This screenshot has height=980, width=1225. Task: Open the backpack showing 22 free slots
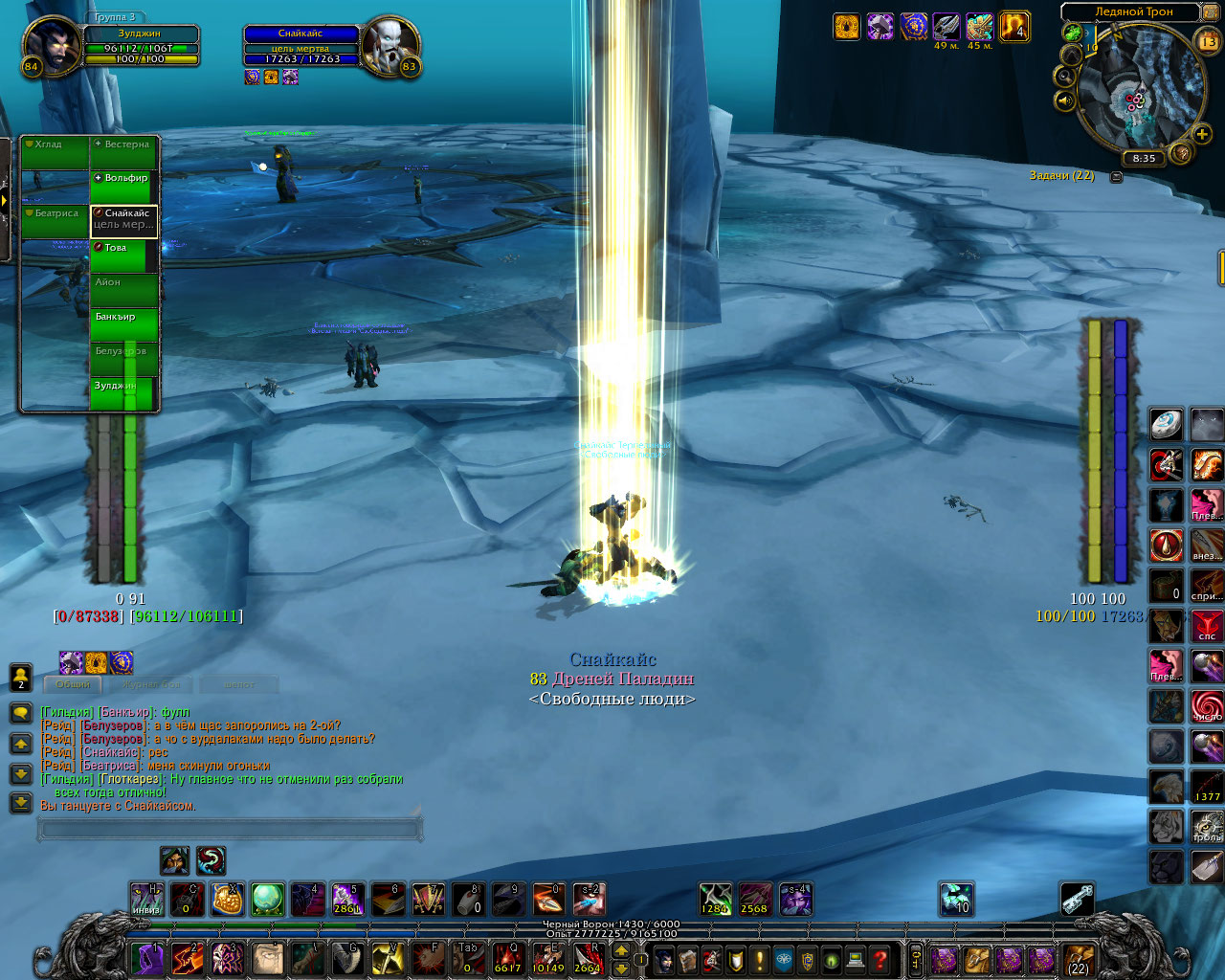pyautogui.click(x=1079, y=959)
